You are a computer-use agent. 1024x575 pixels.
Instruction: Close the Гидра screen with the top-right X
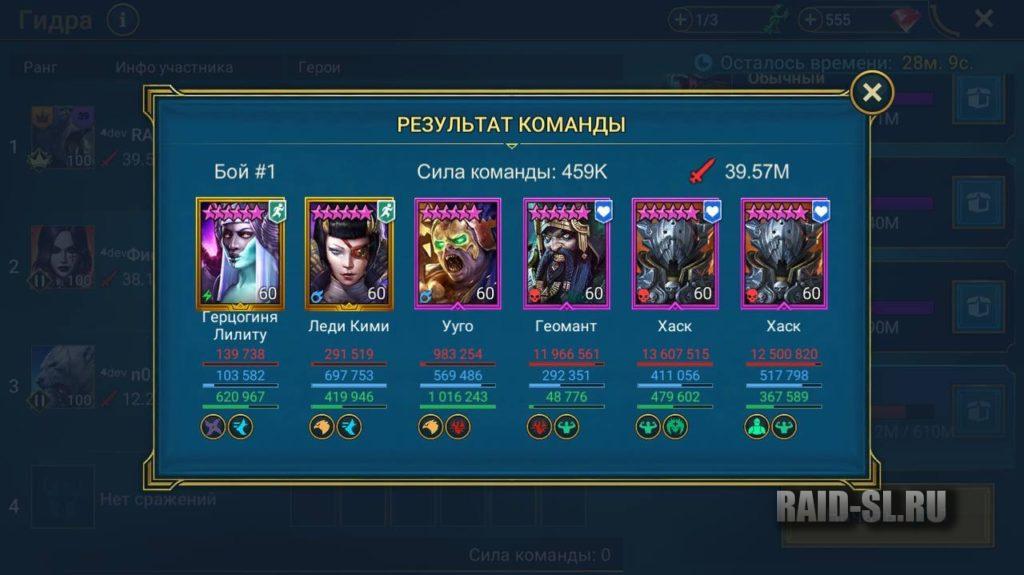click(984, 19)
